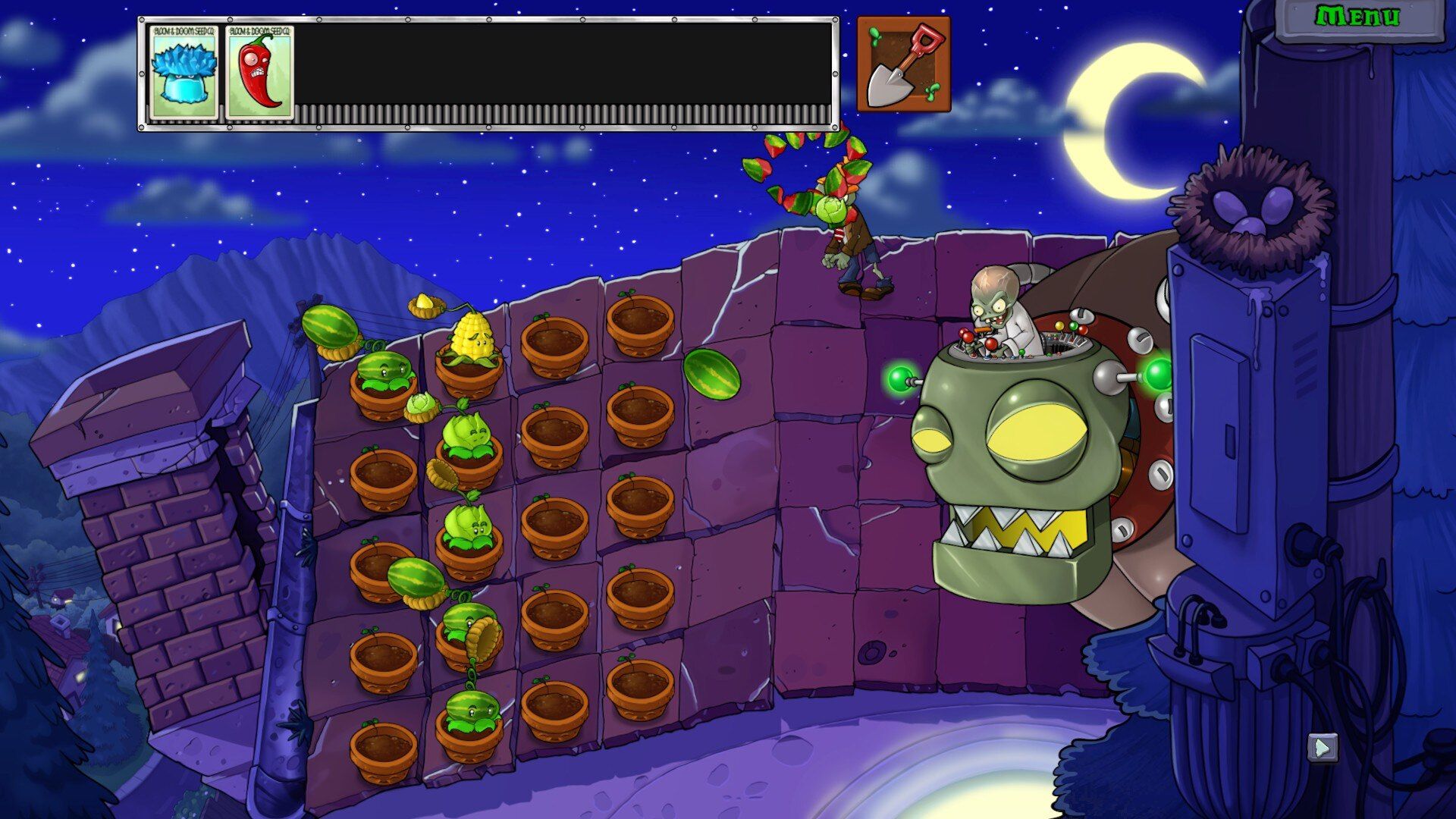1456x819 pixels.
Task: Select the Ice-shroom seed packet
Action: (x=184, y=73)
